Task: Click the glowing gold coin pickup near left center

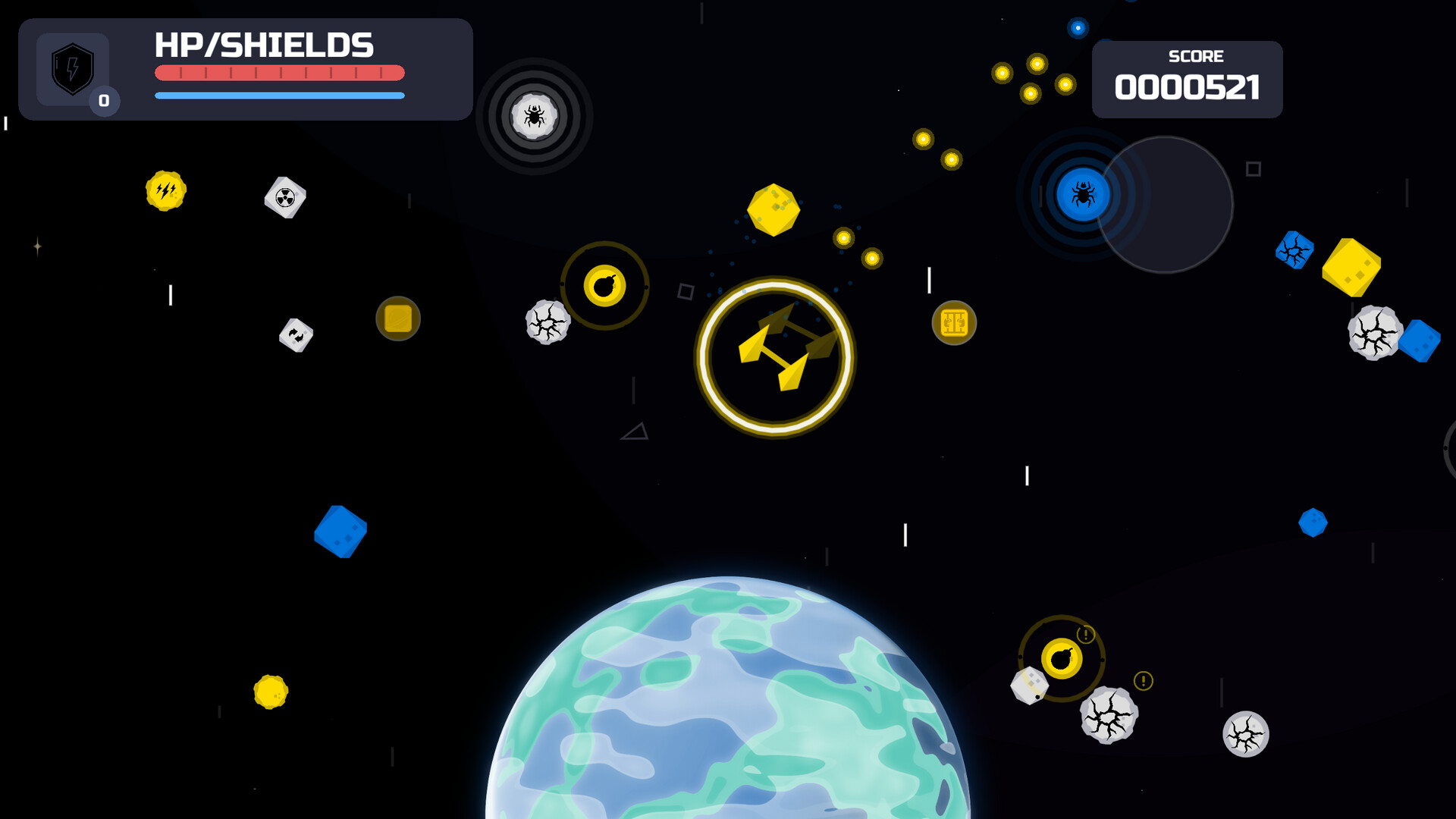Action: point(397,319)
